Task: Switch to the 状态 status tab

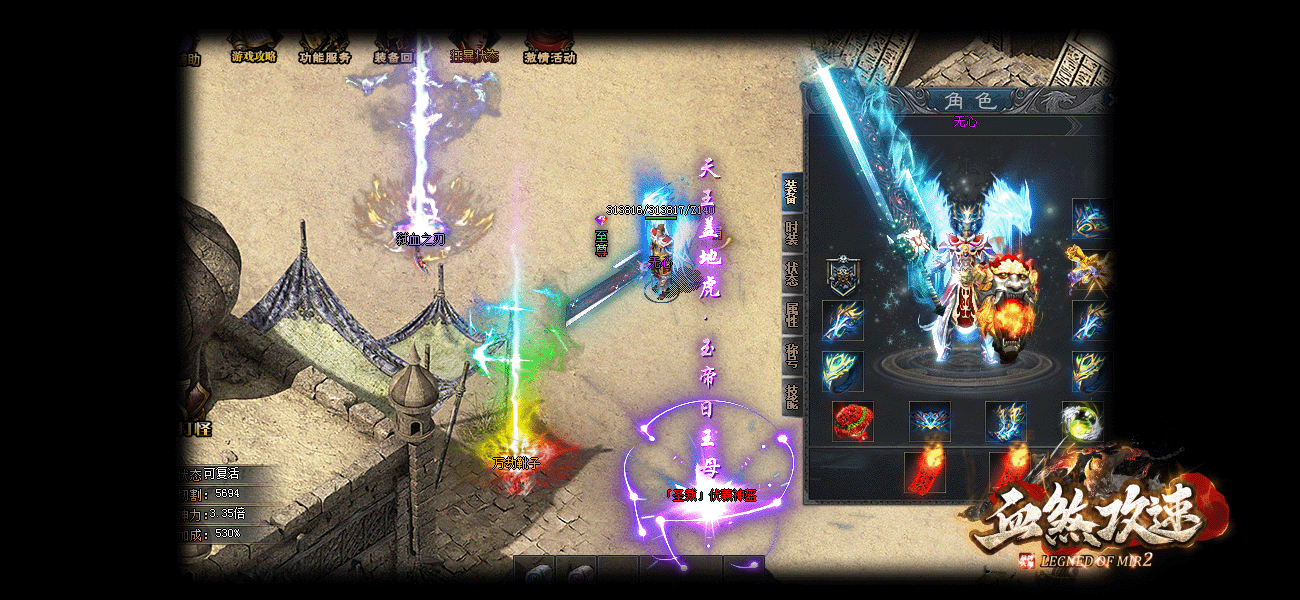Action: (x=791, y=275)
